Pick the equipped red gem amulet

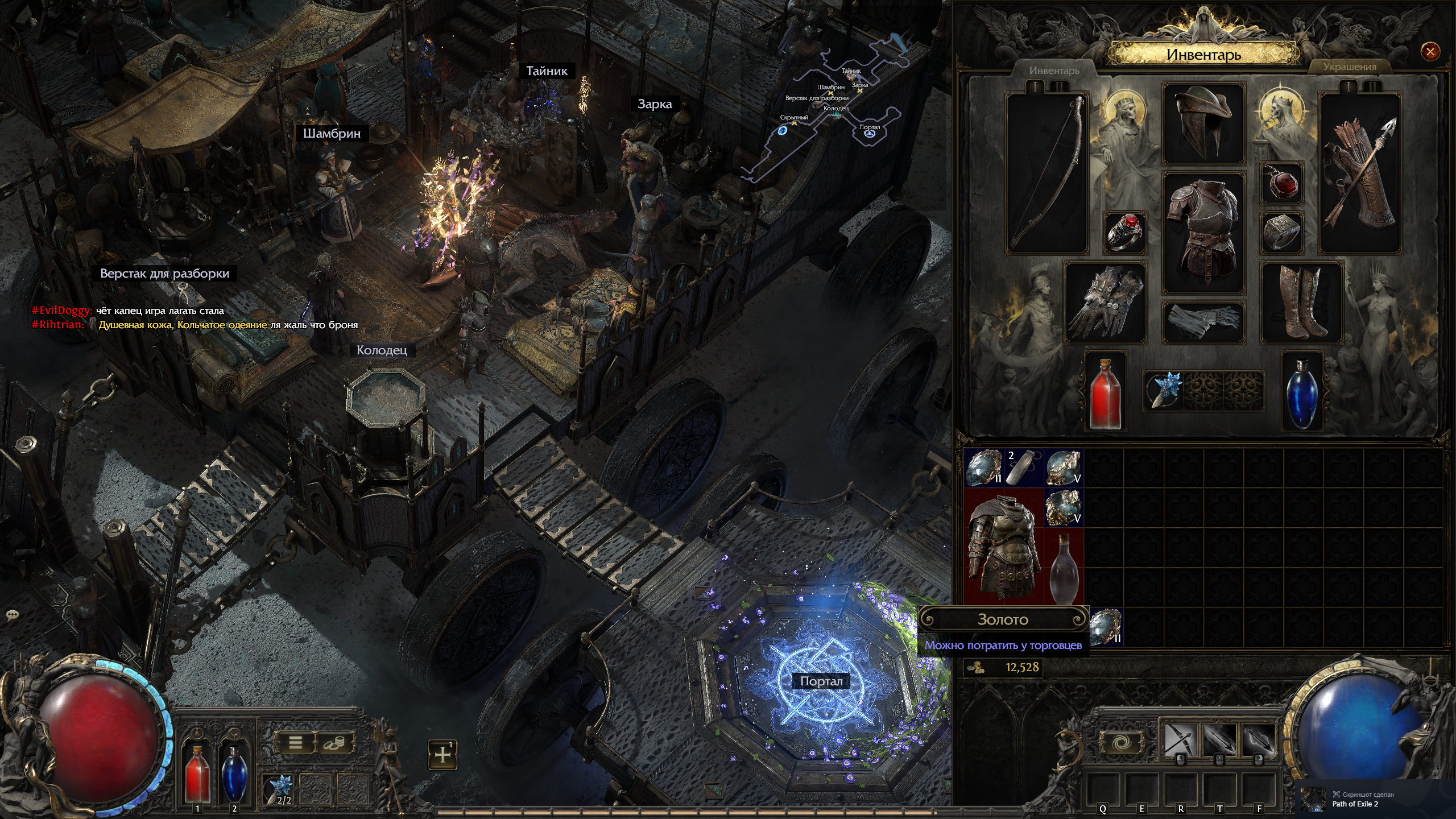click(x=1283, y=184)
